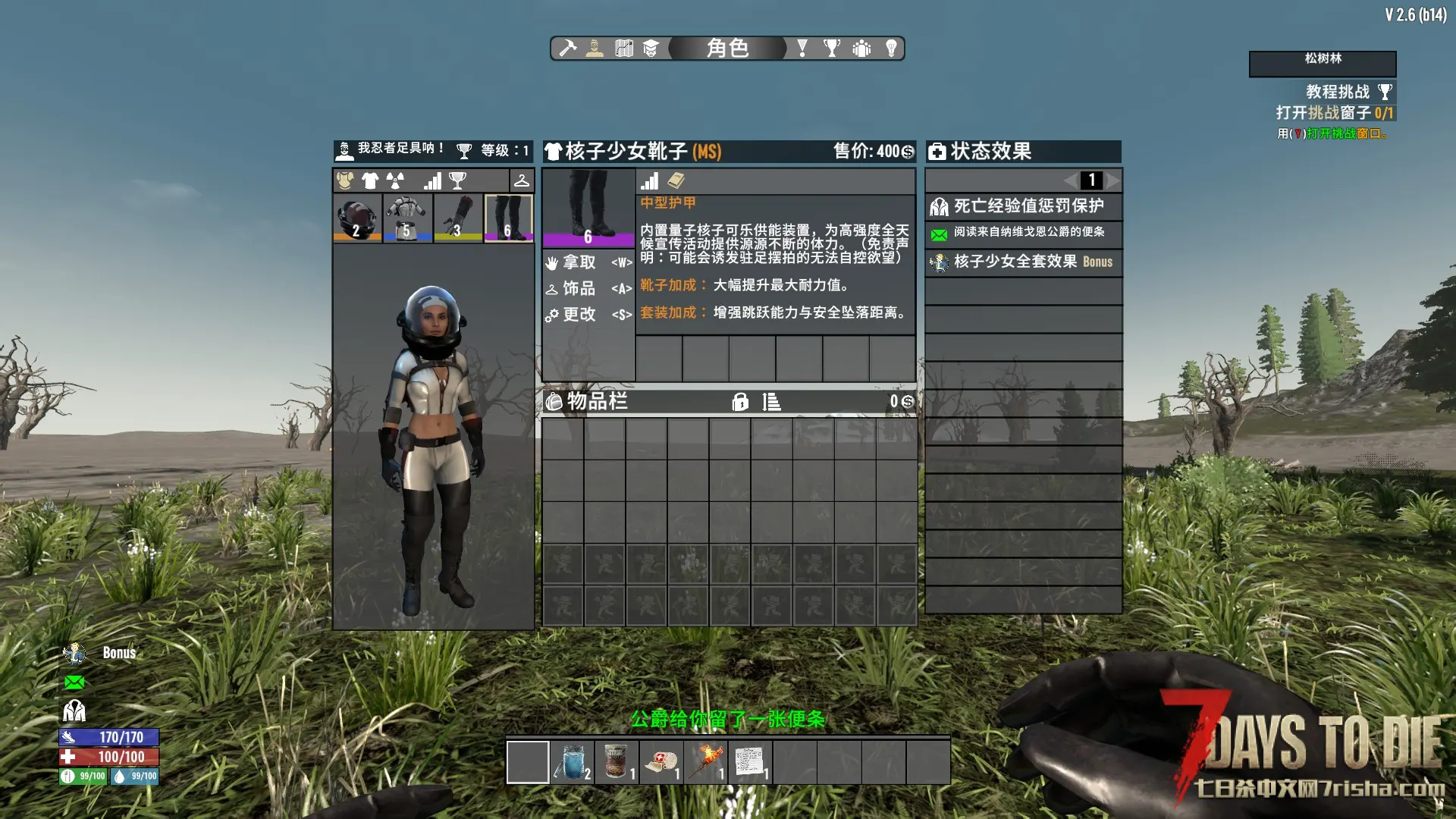
Task: Sort the inventory with the sort icon
Action: pyautogui.click(x=771, y=402)
